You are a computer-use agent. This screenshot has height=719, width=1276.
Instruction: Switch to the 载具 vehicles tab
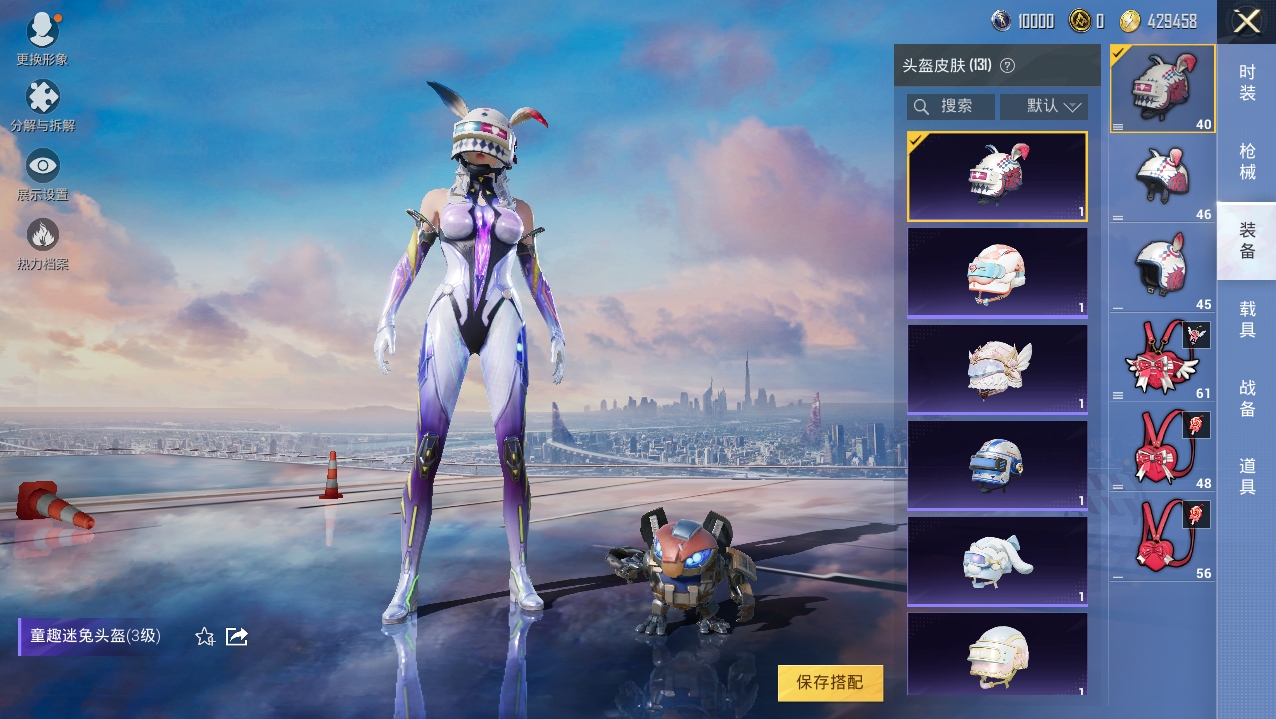(1247, 319)
